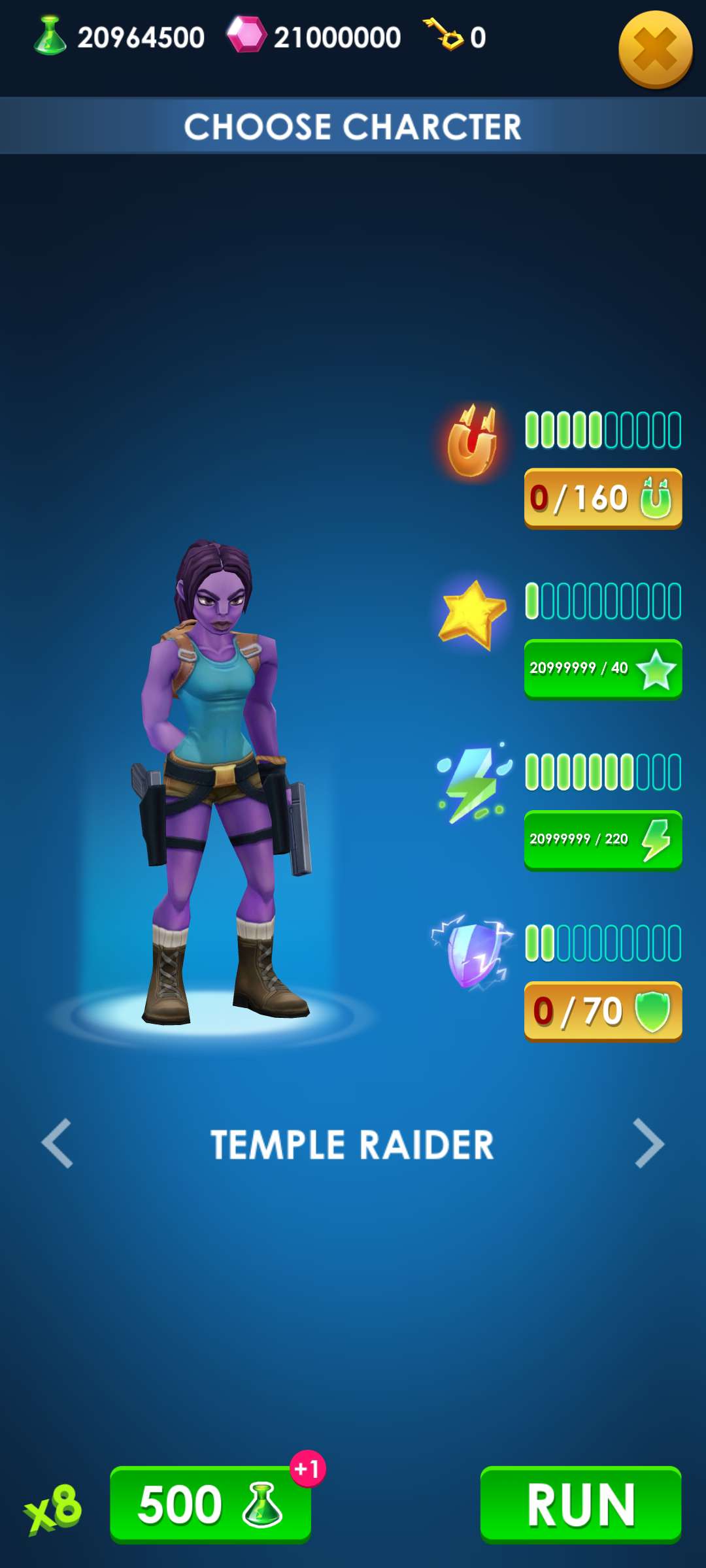Upgrade magnet with the 0/160 button
Viewport: 706px width, 1568px height.
[x=603, y=498]
